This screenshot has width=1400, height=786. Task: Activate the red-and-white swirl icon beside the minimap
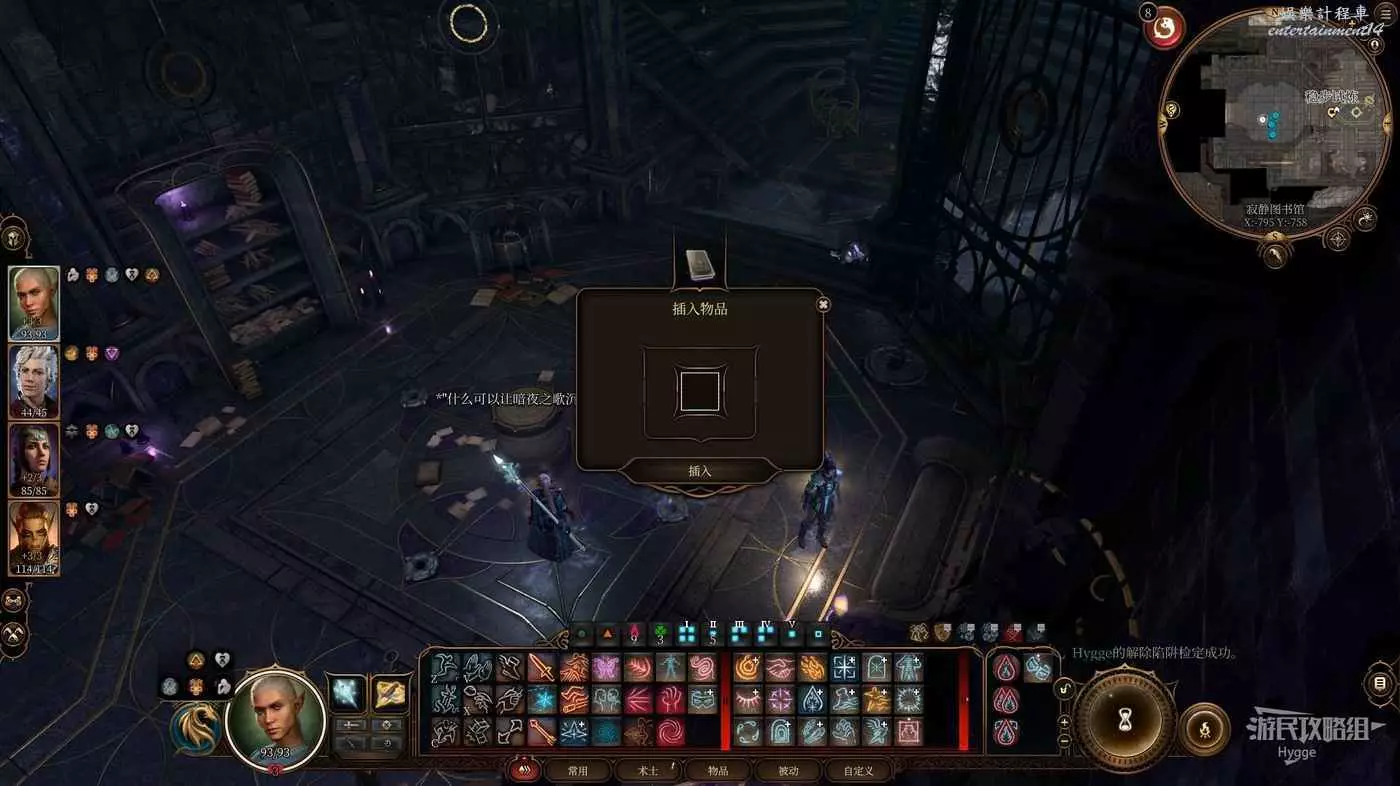point(1164,31)
